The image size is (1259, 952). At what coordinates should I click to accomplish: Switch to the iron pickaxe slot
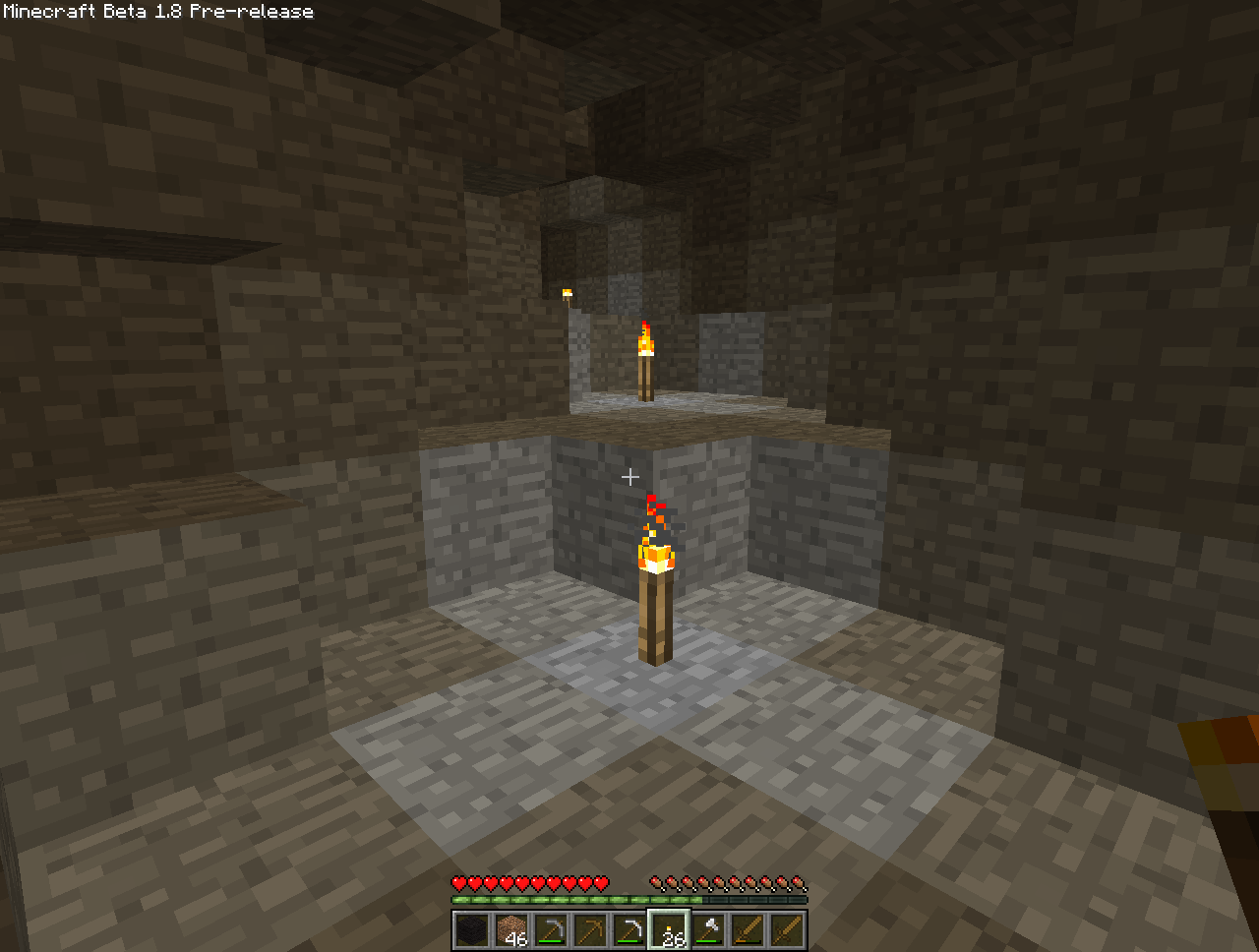[629, 930]
